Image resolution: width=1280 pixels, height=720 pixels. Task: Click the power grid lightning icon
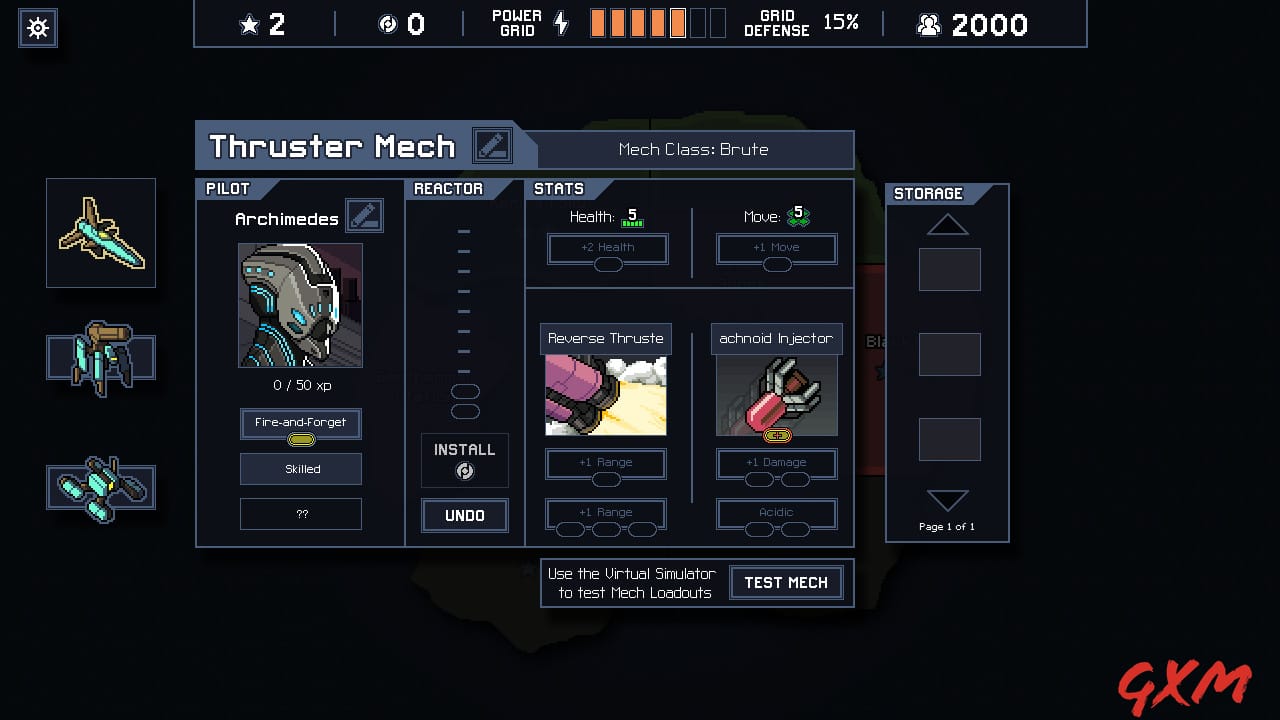point(561,23)
